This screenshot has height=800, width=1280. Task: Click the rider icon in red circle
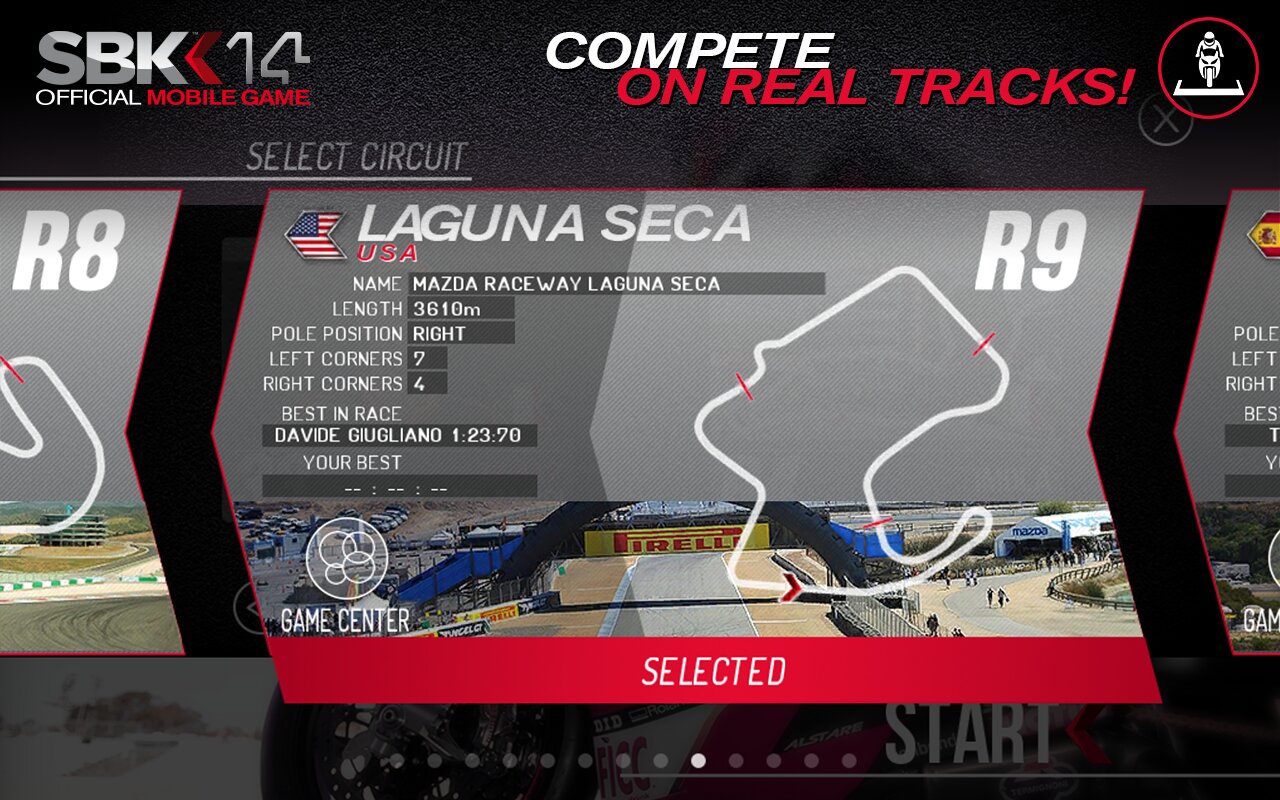[1208, 67]
